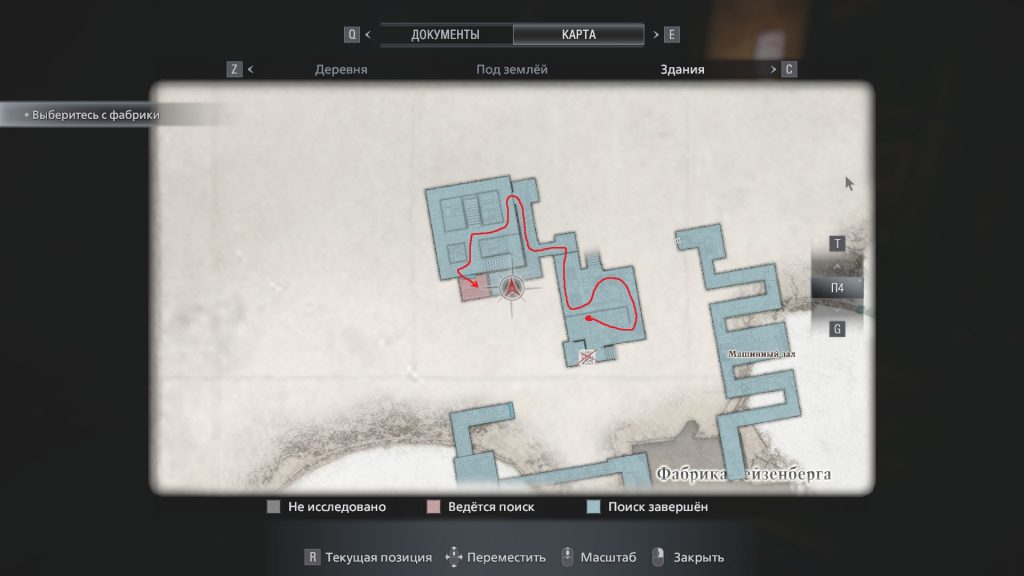Open the Под землёй map section

pyautogui.click(x=512, y=70)
